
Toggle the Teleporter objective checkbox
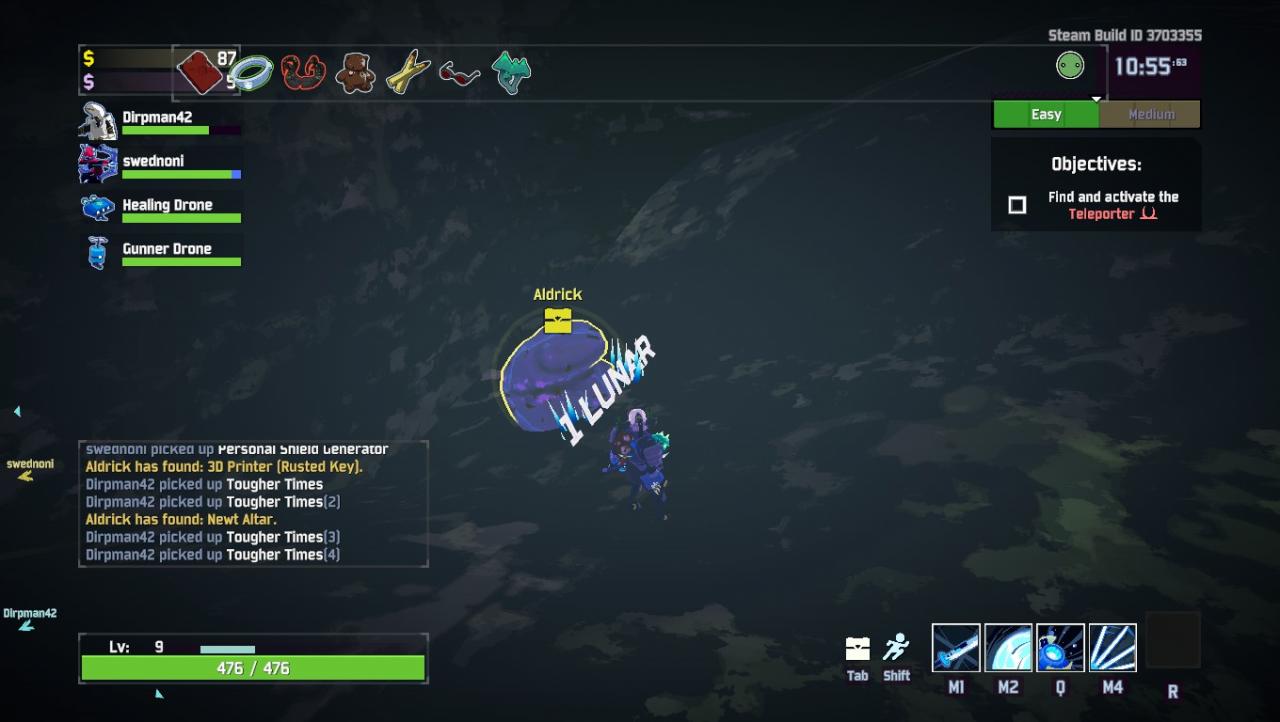pyautogui.click(x=1017, y=205)
